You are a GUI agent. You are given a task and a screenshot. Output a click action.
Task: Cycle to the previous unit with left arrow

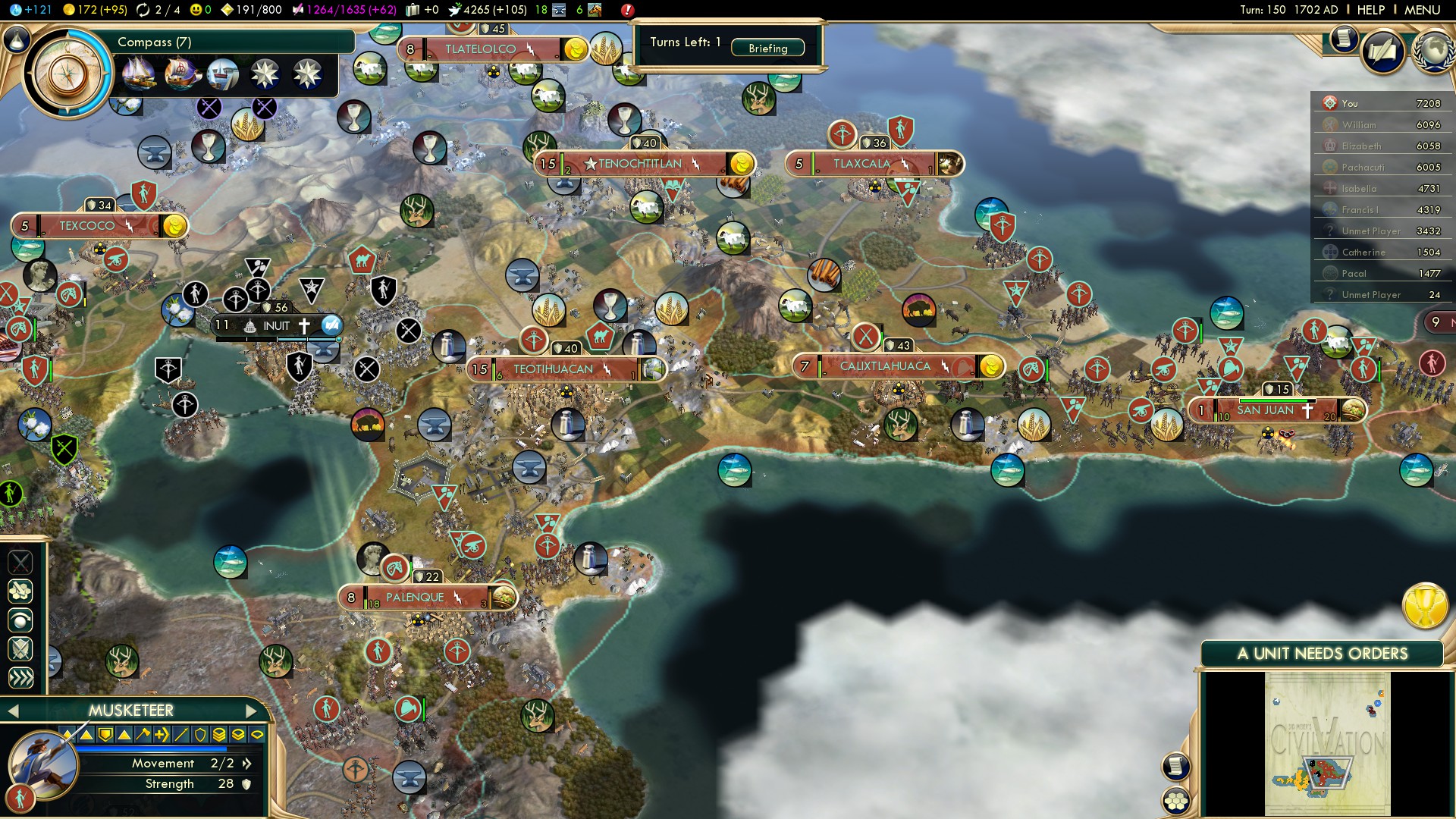[13, 711]
